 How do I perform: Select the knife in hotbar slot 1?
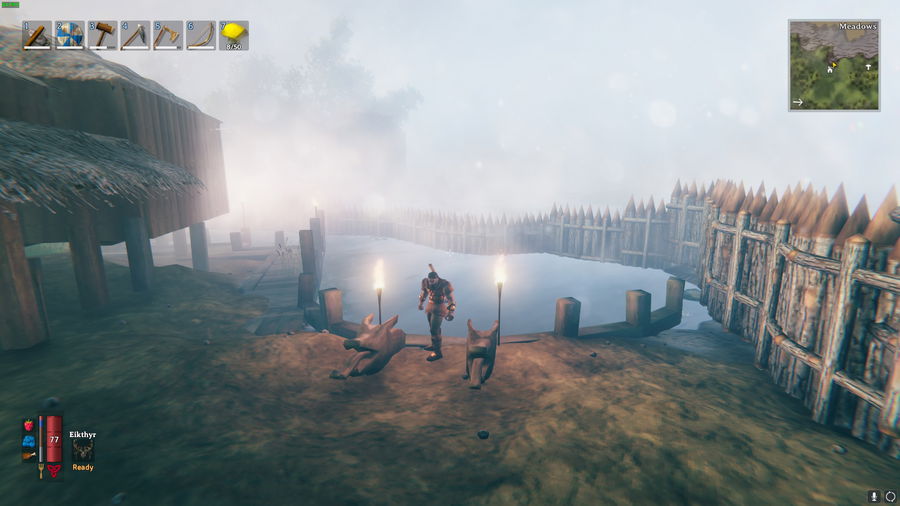coord(38,36)
